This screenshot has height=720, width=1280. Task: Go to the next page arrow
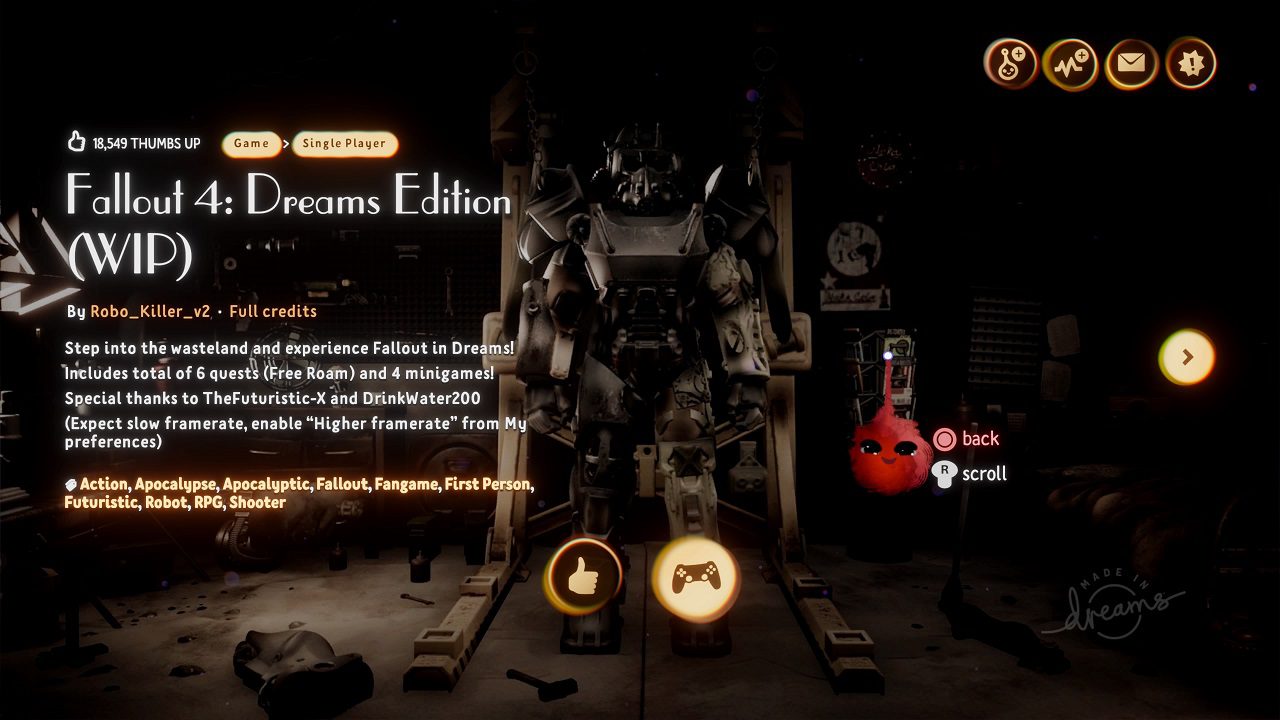tap(1187, 357)
